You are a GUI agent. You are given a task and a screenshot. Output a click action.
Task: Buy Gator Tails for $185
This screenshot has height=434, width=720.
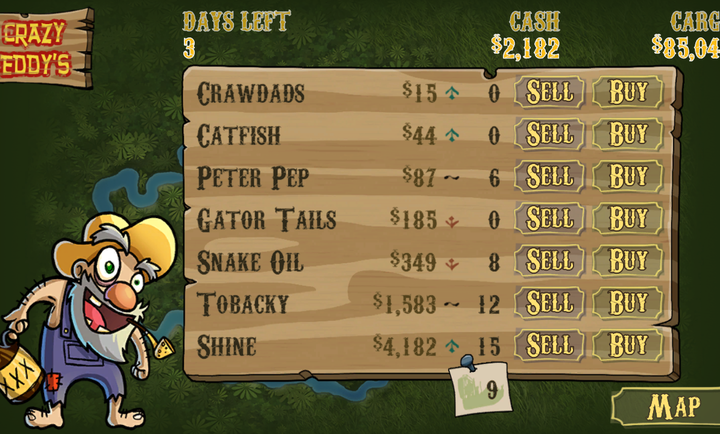pyautogui.click(x=628, y=219)
